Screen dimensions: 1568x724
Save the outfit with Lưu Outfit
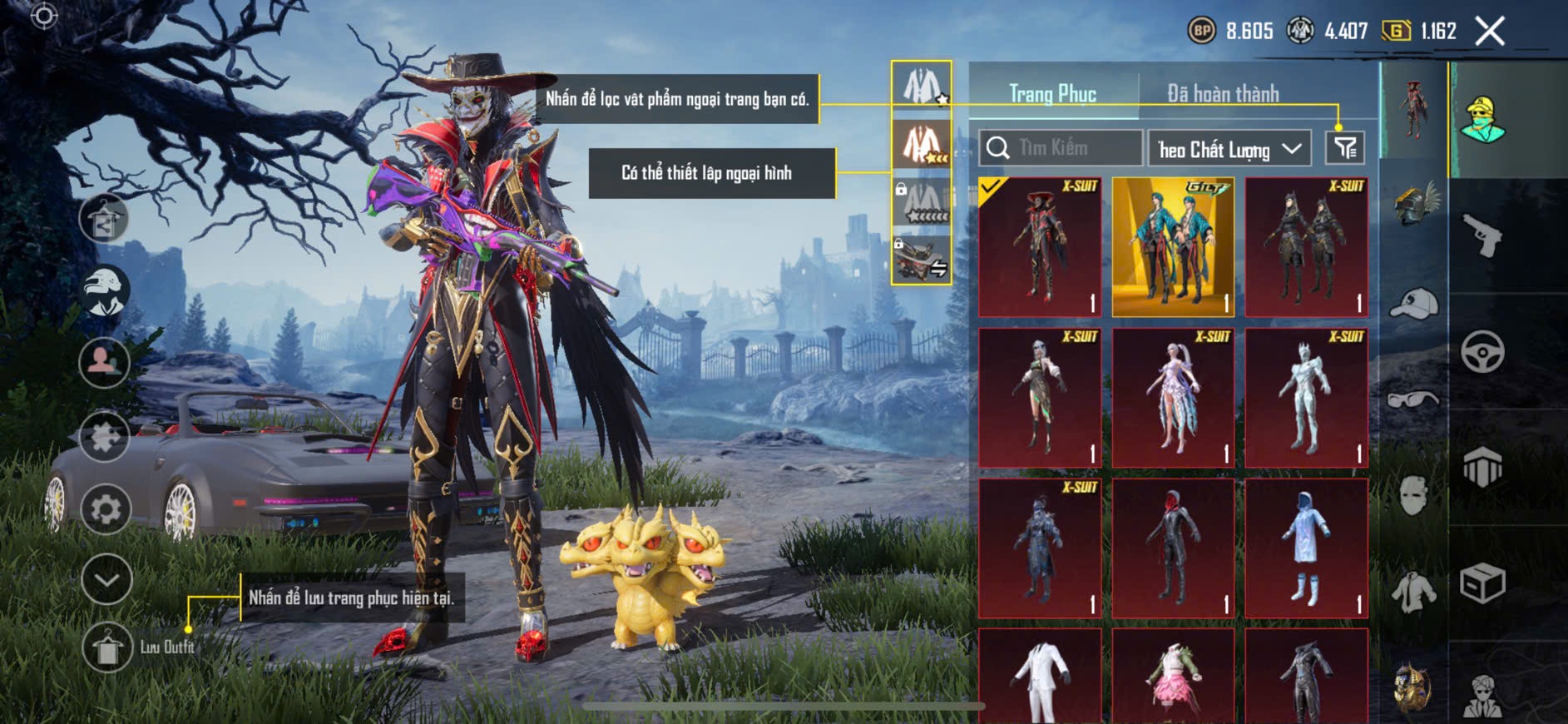[108, 647]
